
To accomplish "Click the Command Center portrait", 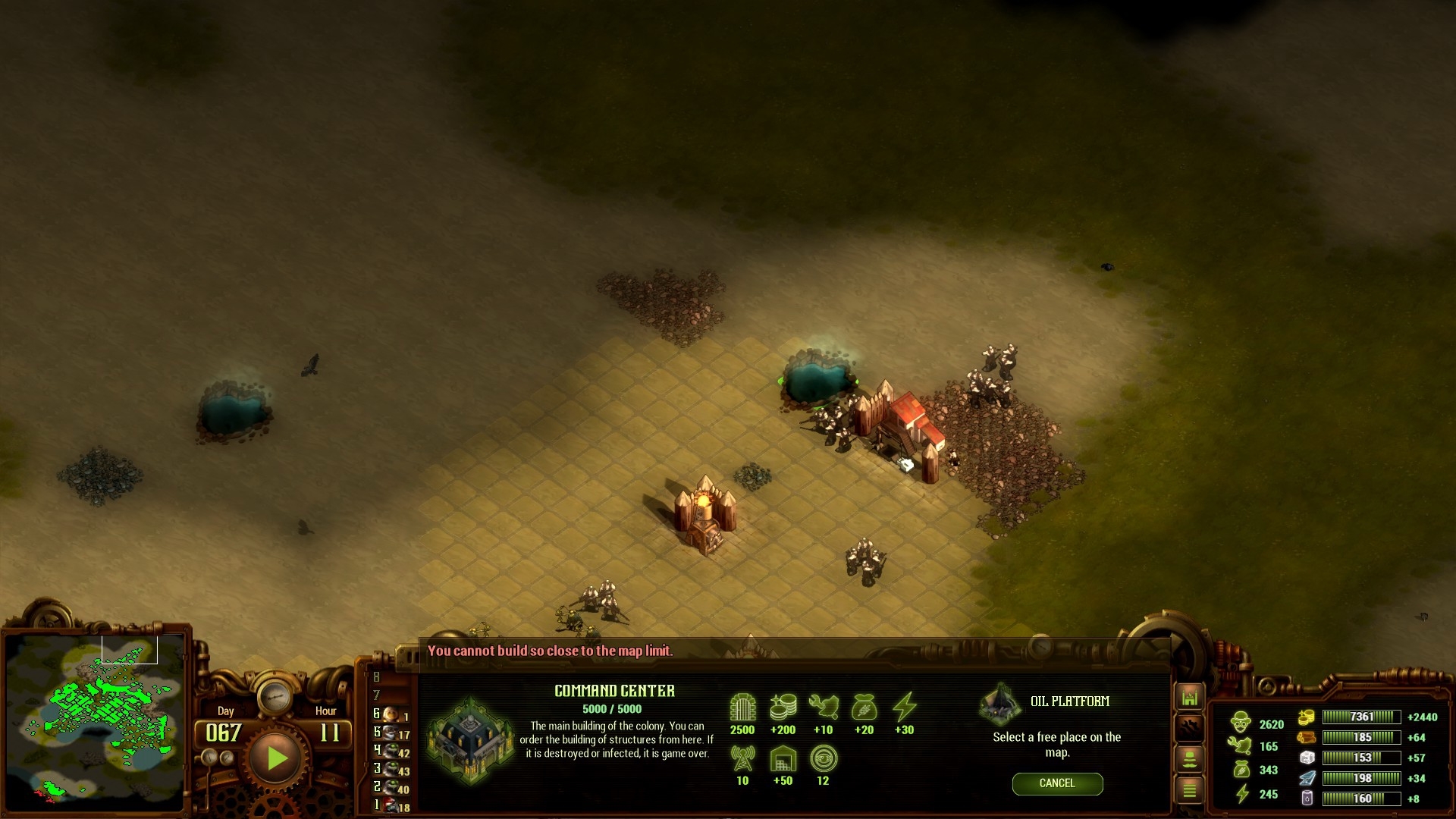I will (470, 739).
